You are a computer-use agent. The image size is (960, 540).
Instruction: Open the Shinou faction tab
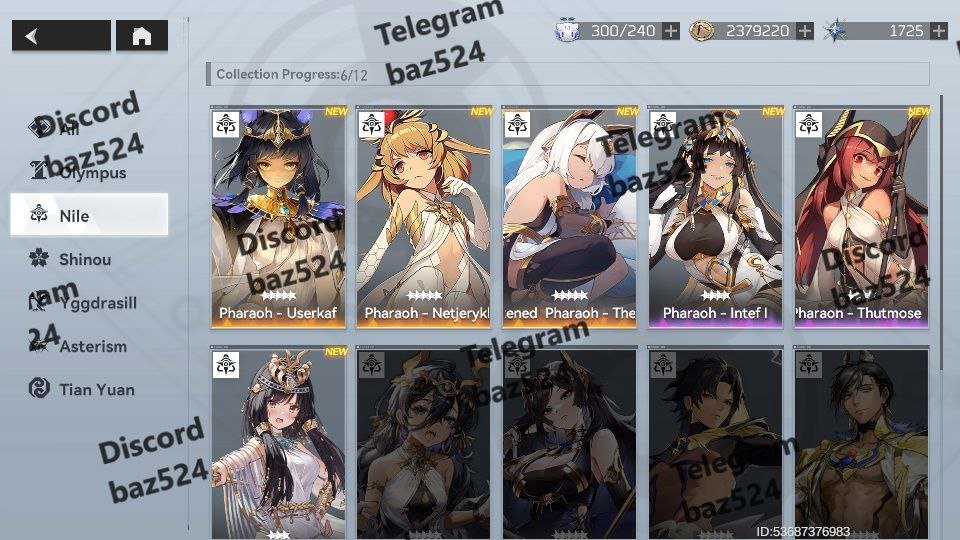click(x=85, y=259)
